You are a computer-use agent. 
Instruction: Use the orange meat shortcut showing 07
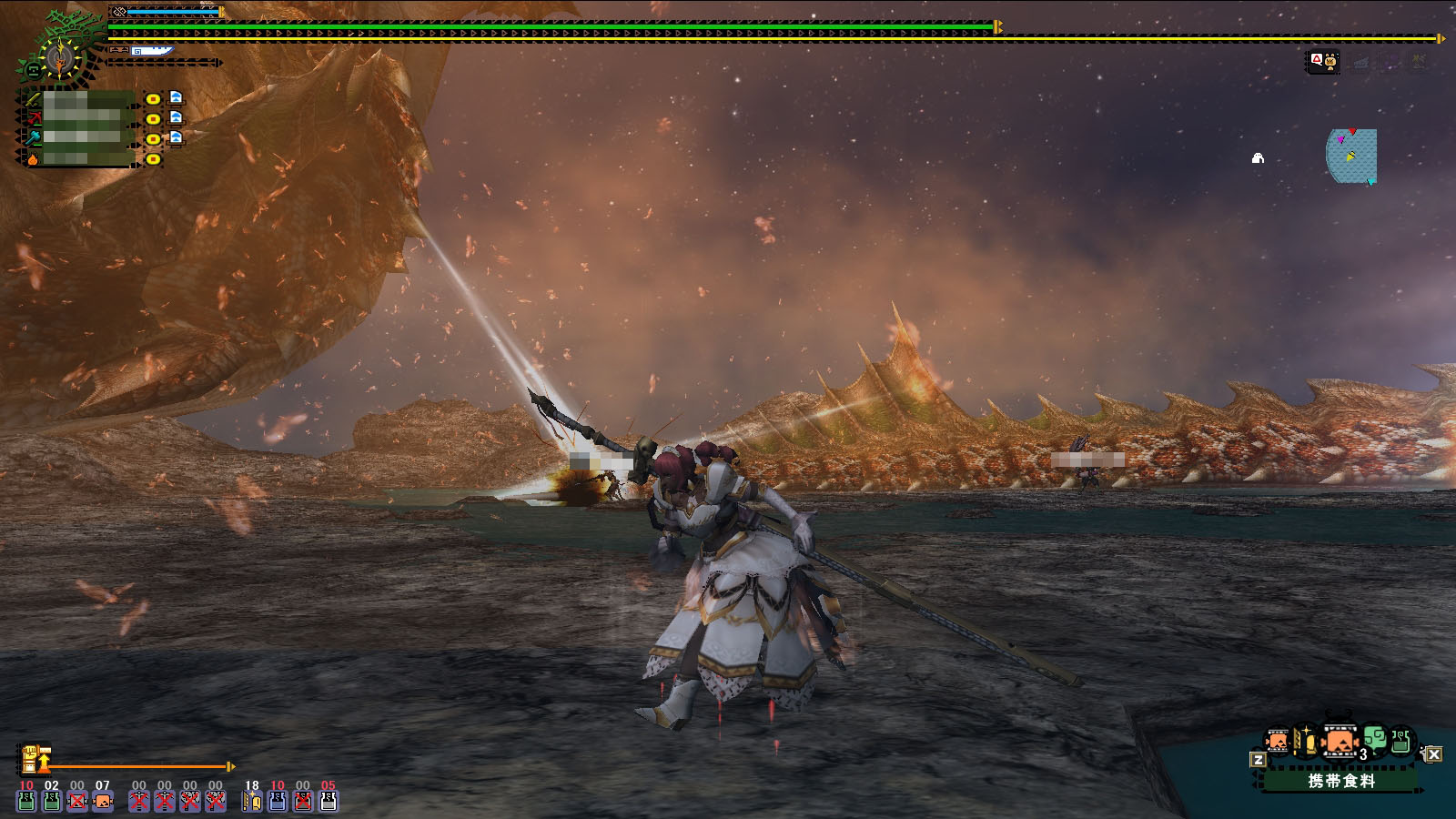click(x=103, y=800)
